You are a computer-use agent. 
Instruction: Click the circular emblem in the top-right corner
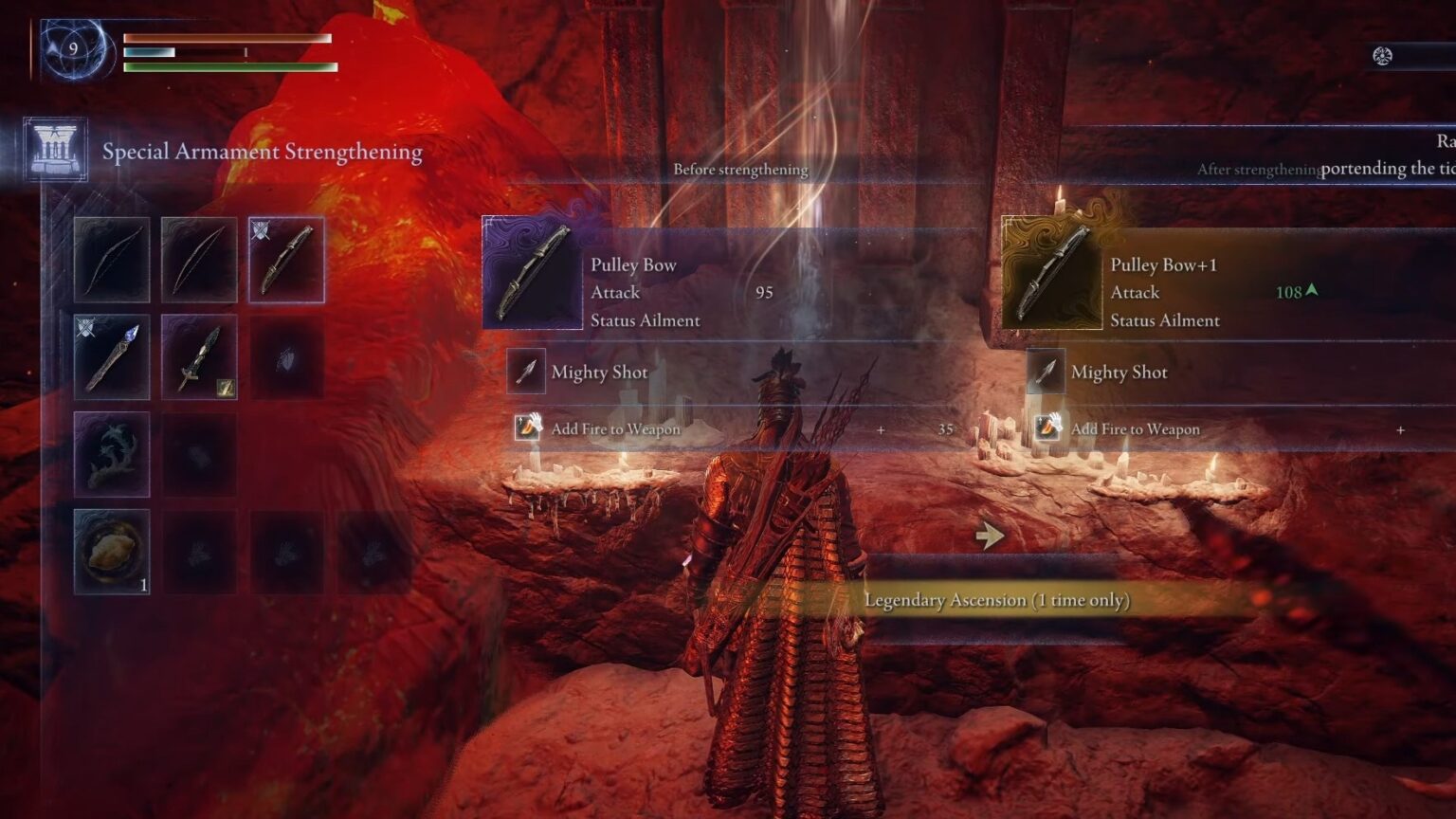coord(1383,55)
